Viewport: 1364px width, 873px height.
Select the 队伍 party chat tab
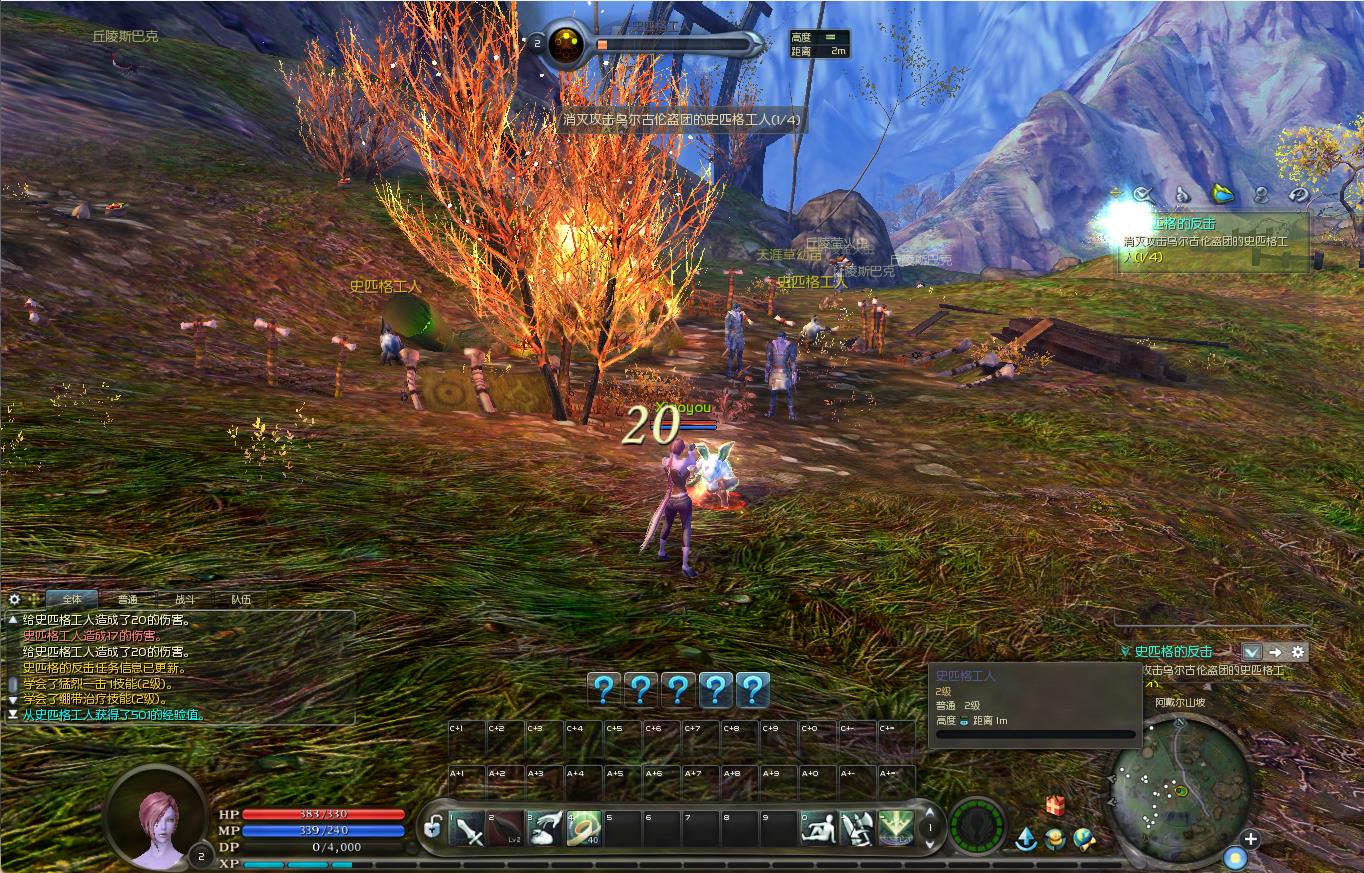click(241, 600)
